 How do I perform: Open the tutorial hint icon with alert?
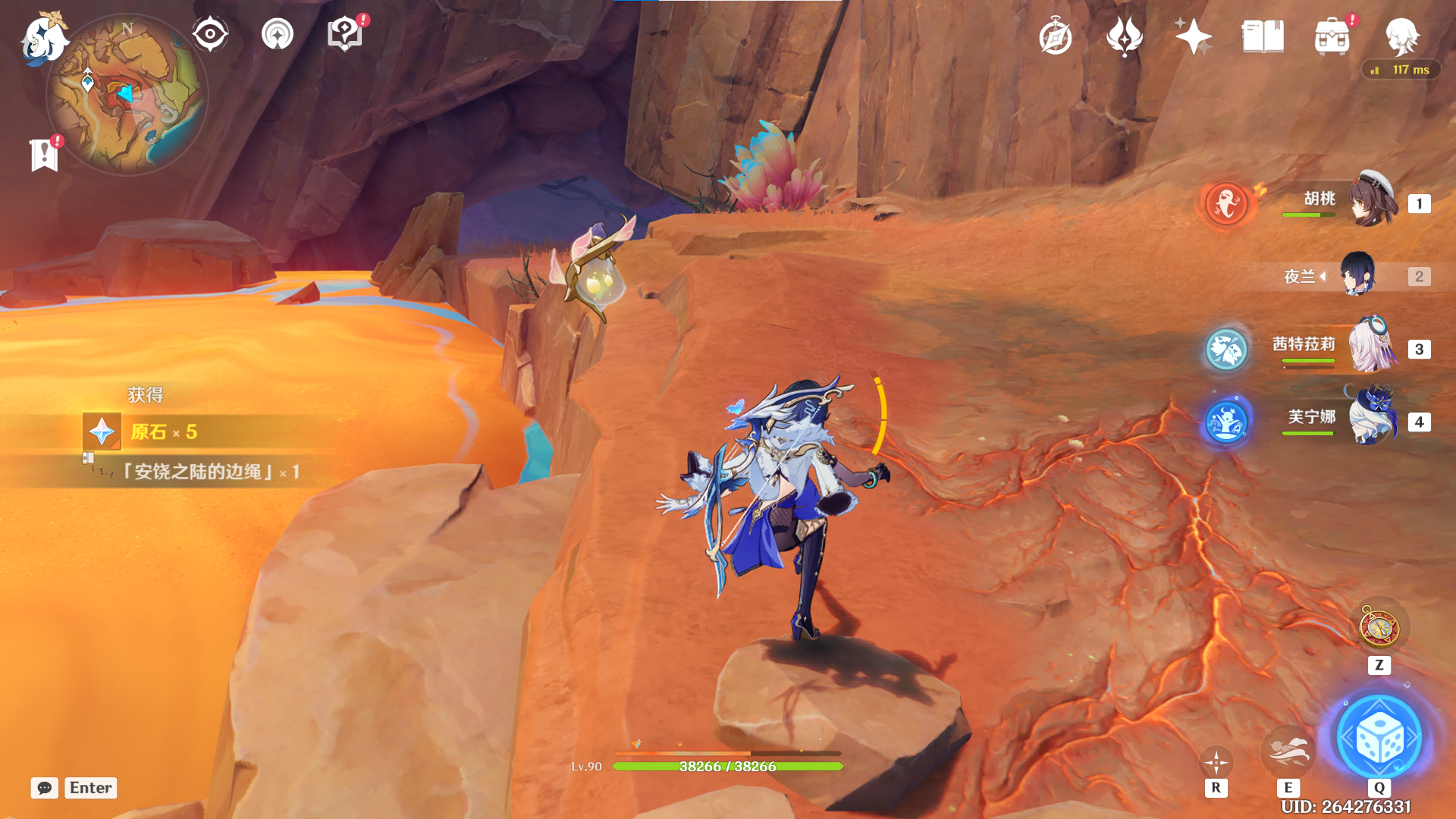coord(345,35)
